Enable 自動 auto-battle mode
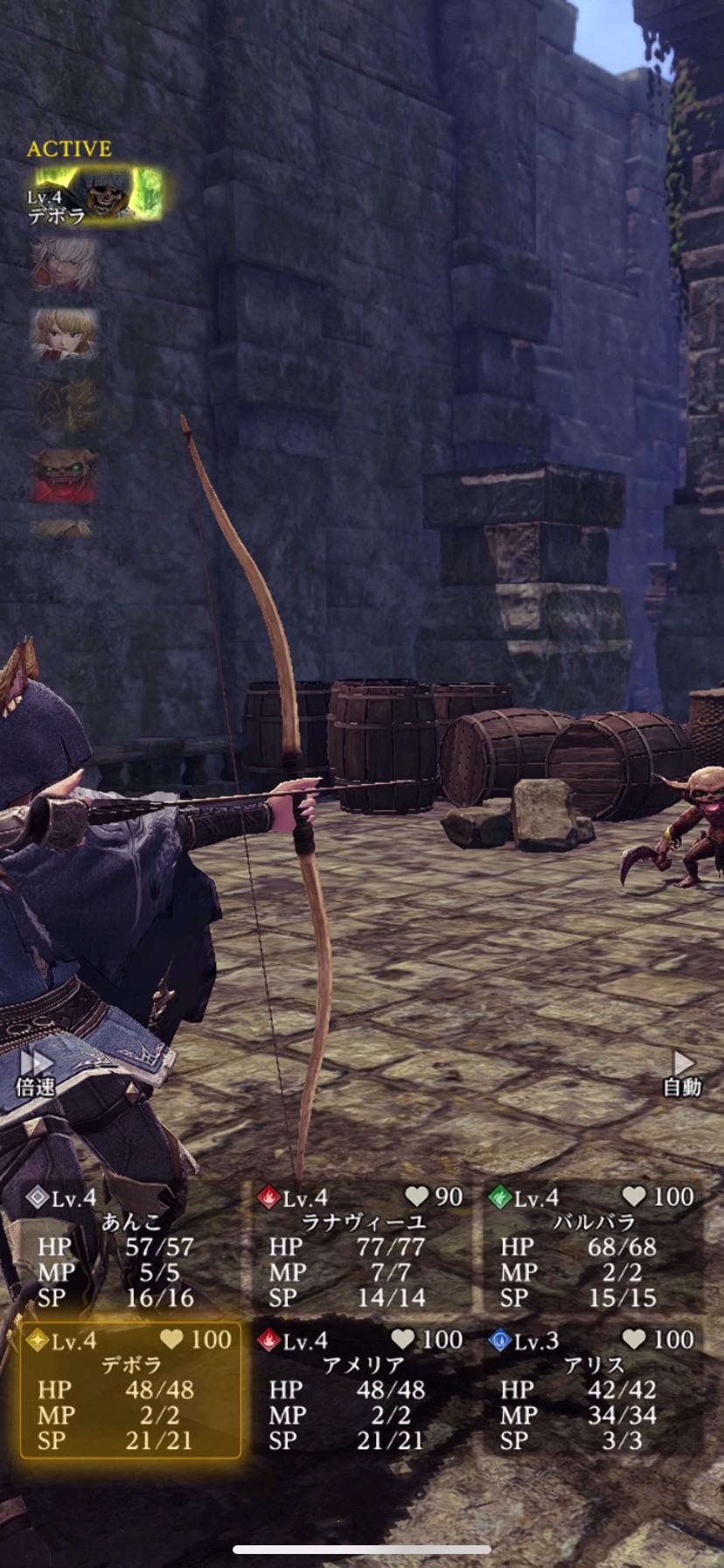The height and width of the screenshot is (1568, 724). coord(682,1073)
